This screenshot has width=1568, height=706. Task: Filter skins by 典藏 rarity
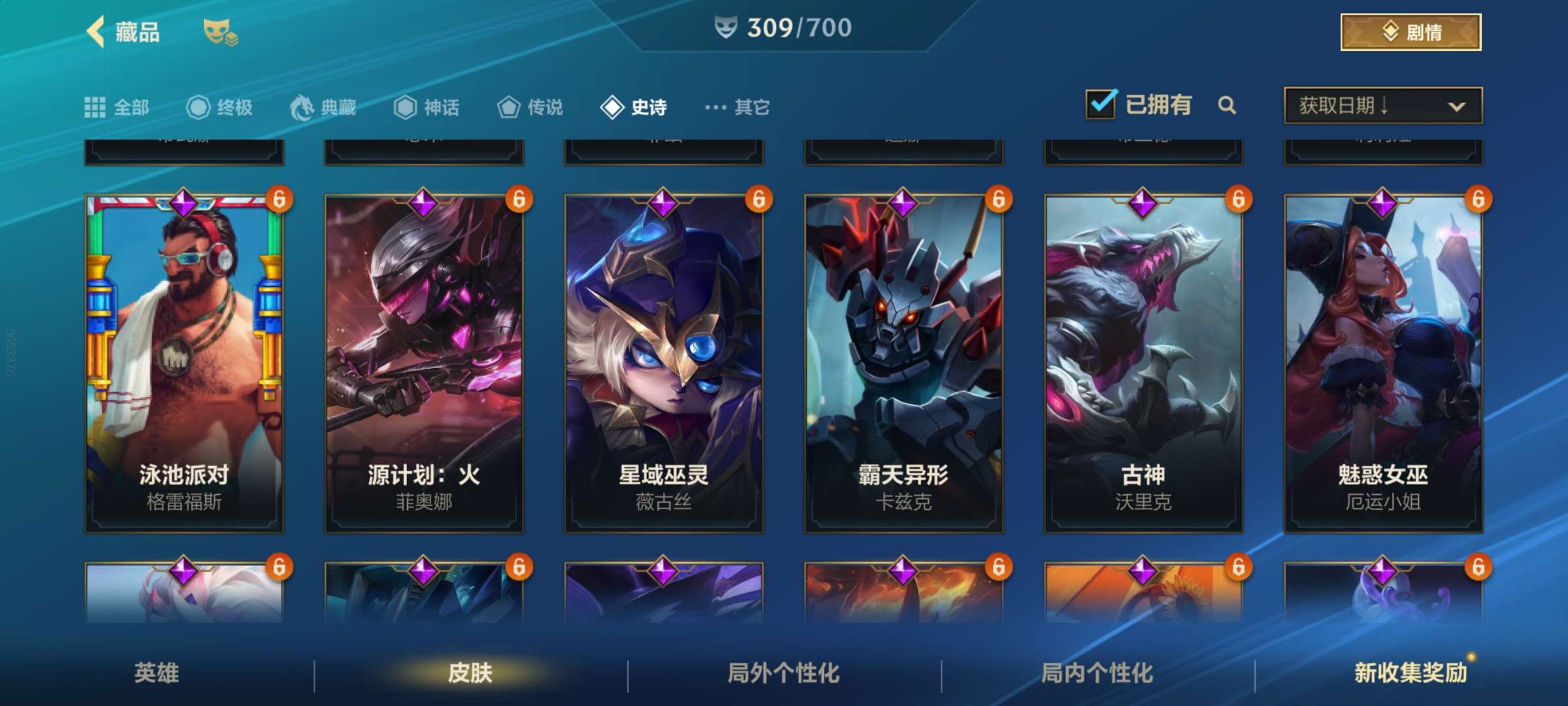[x=323, y=107]
